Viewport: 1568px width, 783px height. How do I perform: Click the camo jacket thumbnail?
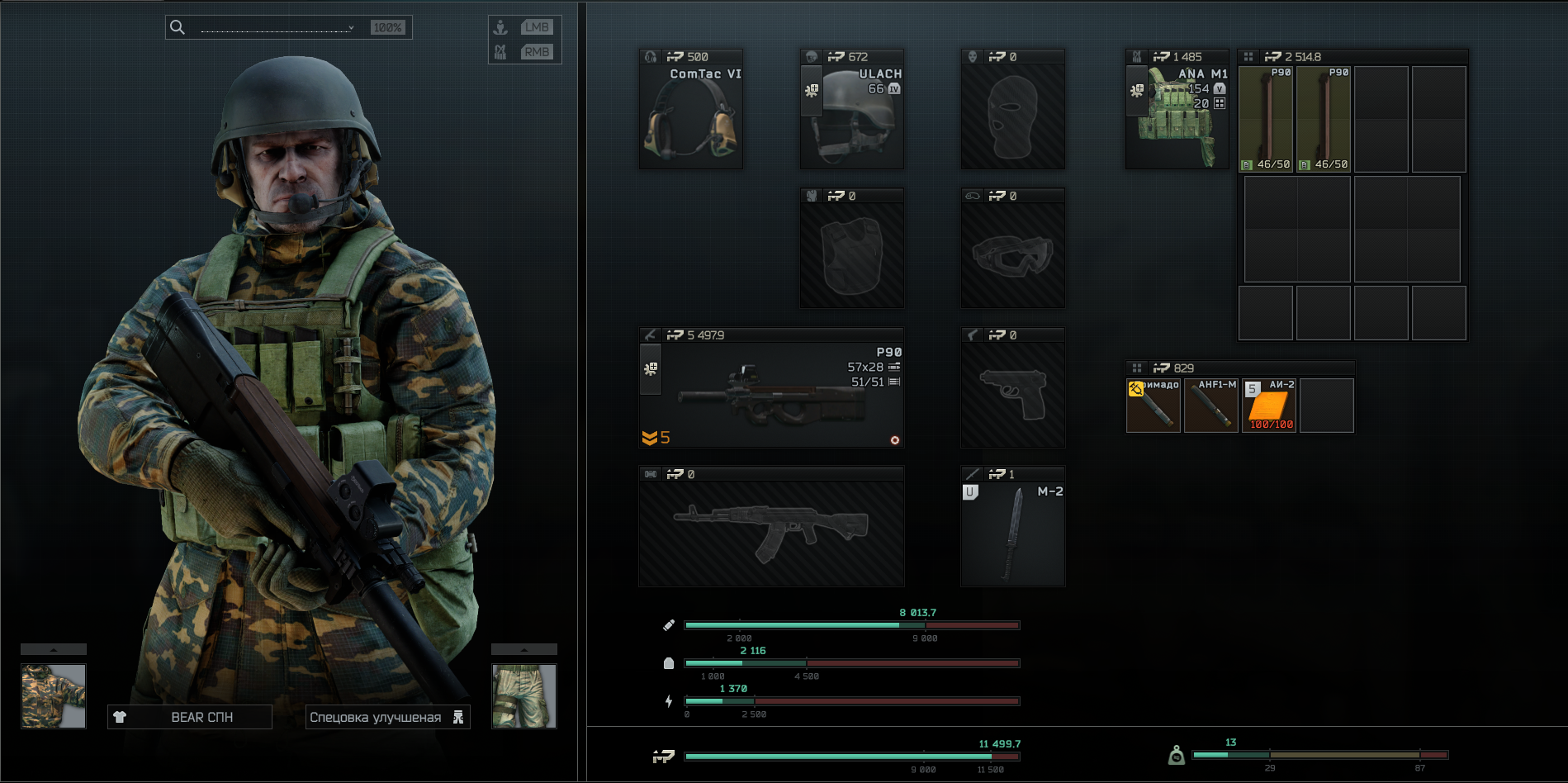tap(54, 696)
